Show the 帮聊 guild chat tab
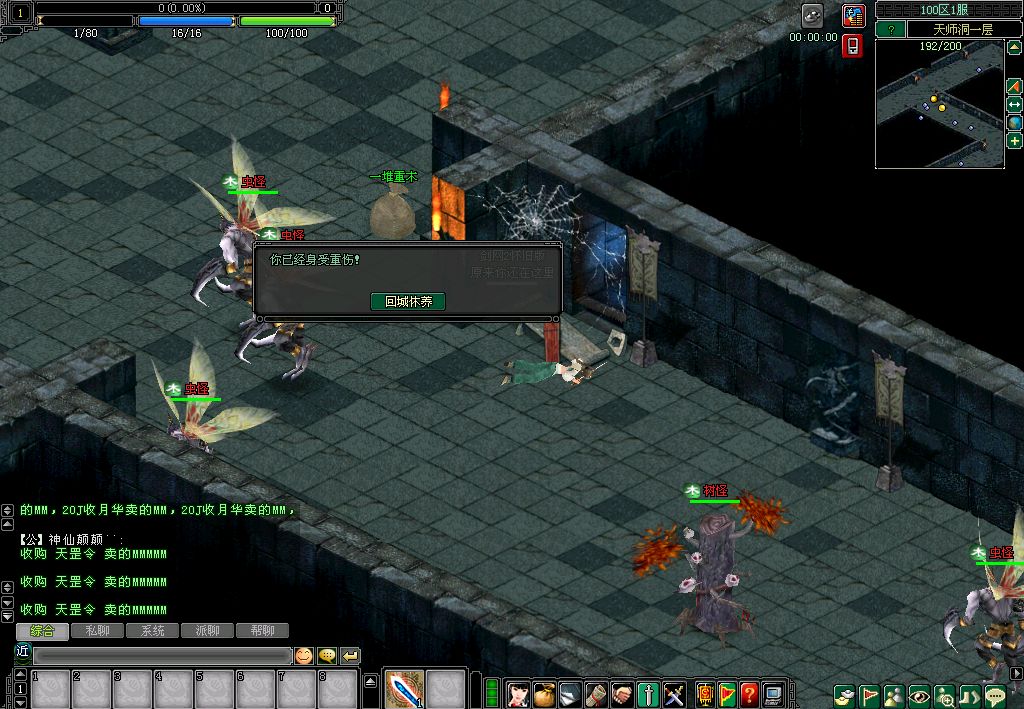 262,631
